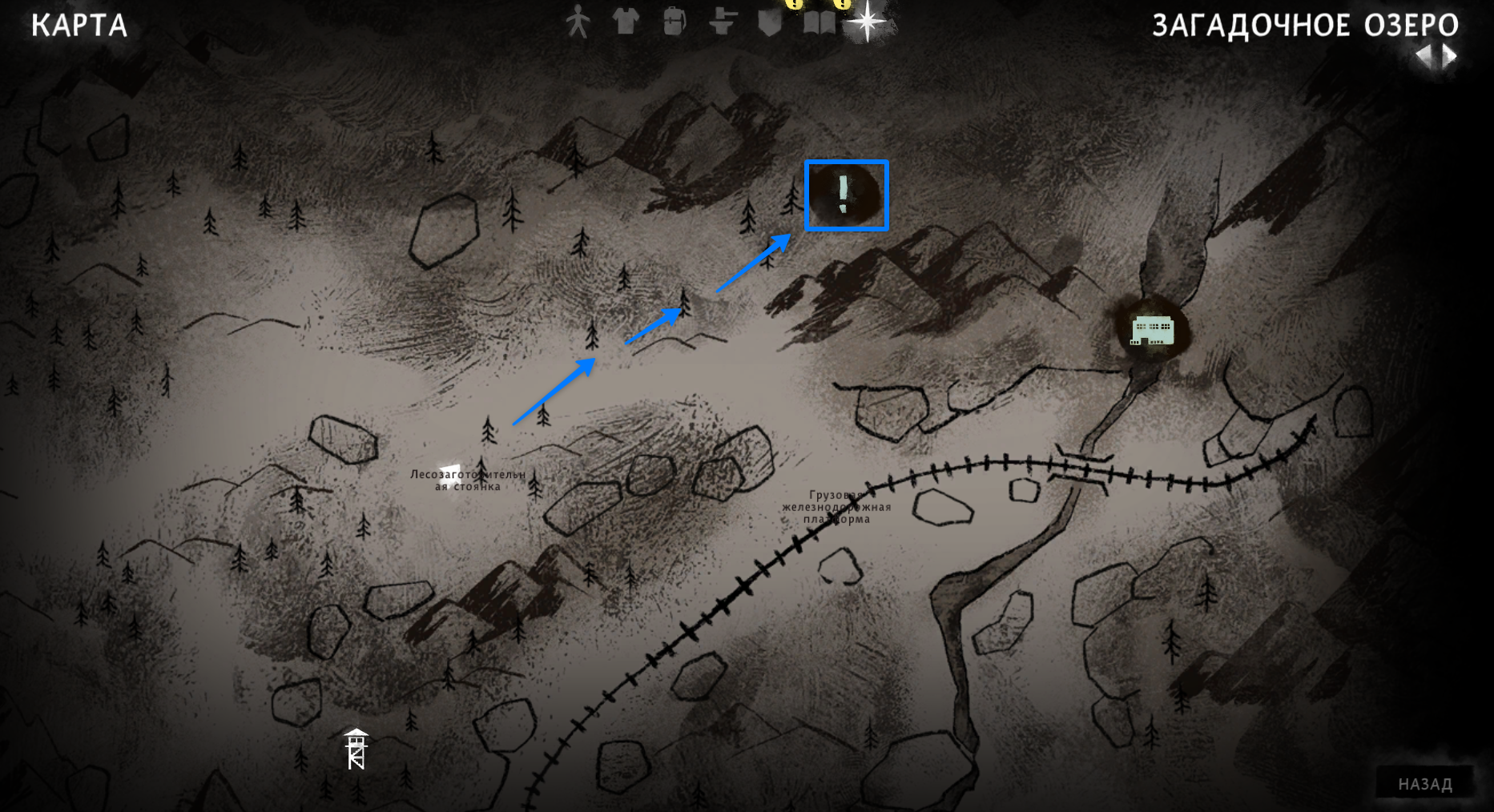Viewport: 1494px width, 812px height.
Task: Show the previous region with the left arrow
Action: (x=1424, y=56)
